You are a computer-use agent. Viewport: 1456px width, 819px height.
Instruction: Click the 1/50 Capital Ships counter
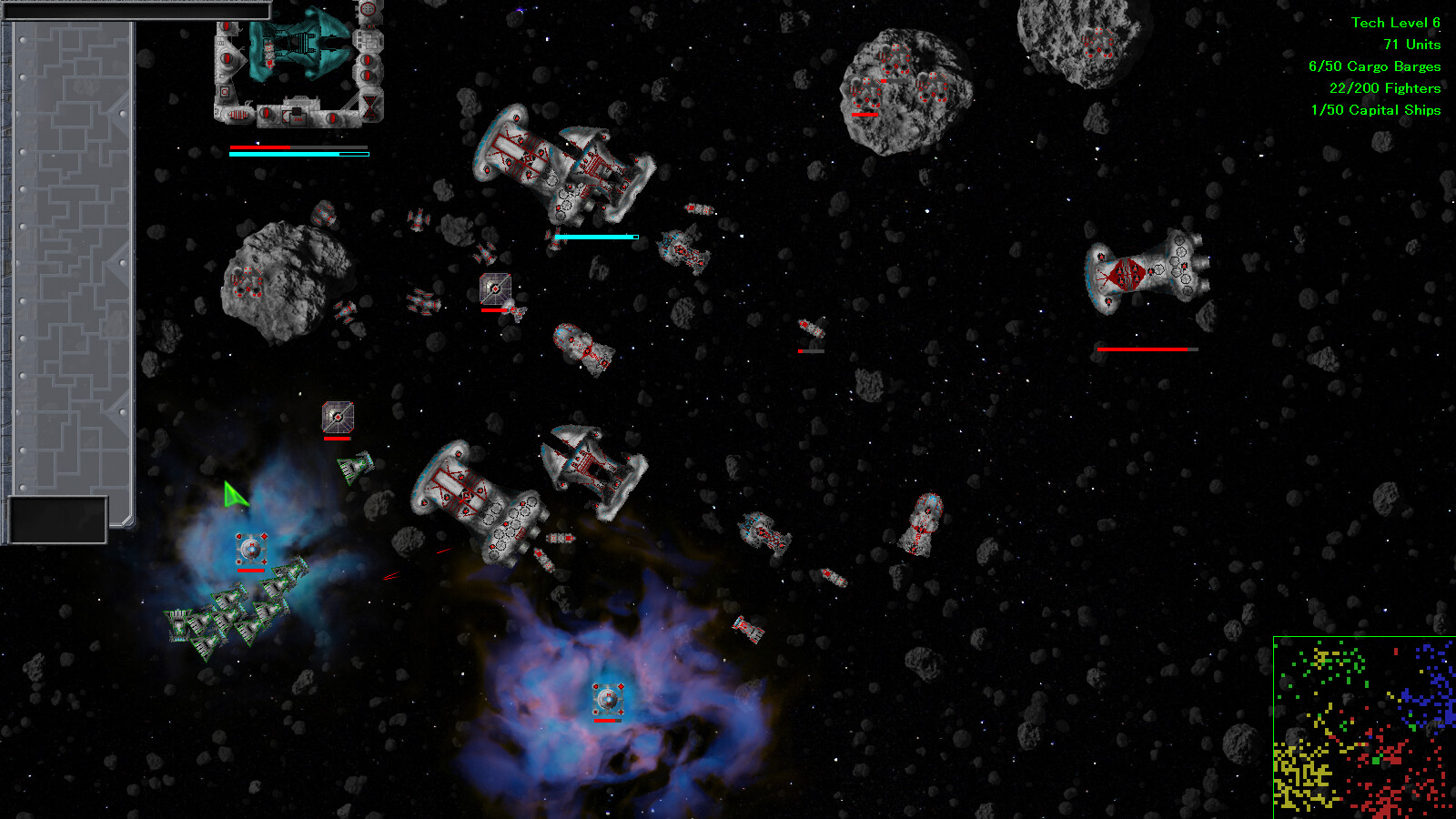[1377, 110]
